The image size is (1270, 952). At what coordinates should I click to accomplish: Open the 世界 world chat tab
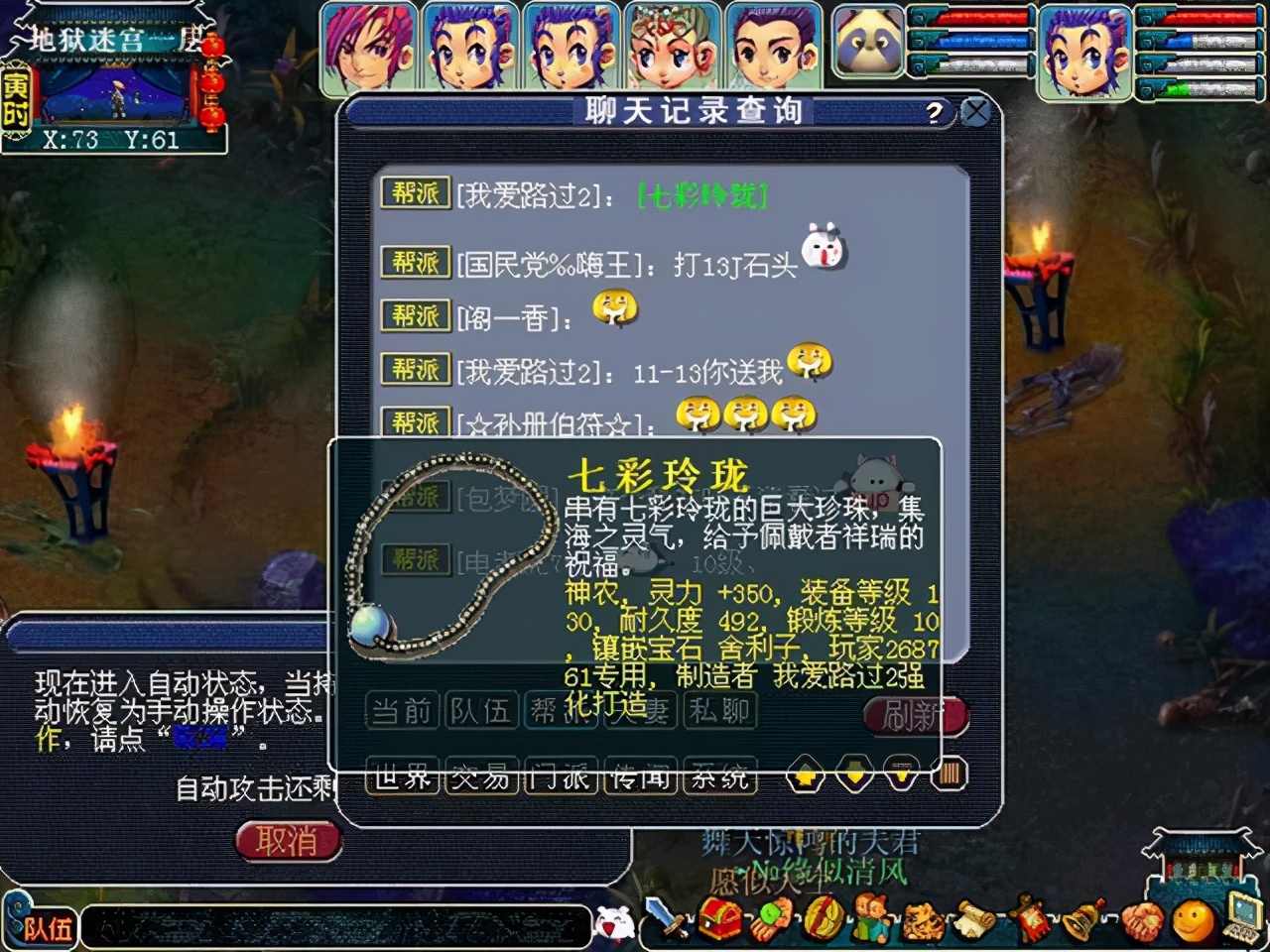[402, 778]
